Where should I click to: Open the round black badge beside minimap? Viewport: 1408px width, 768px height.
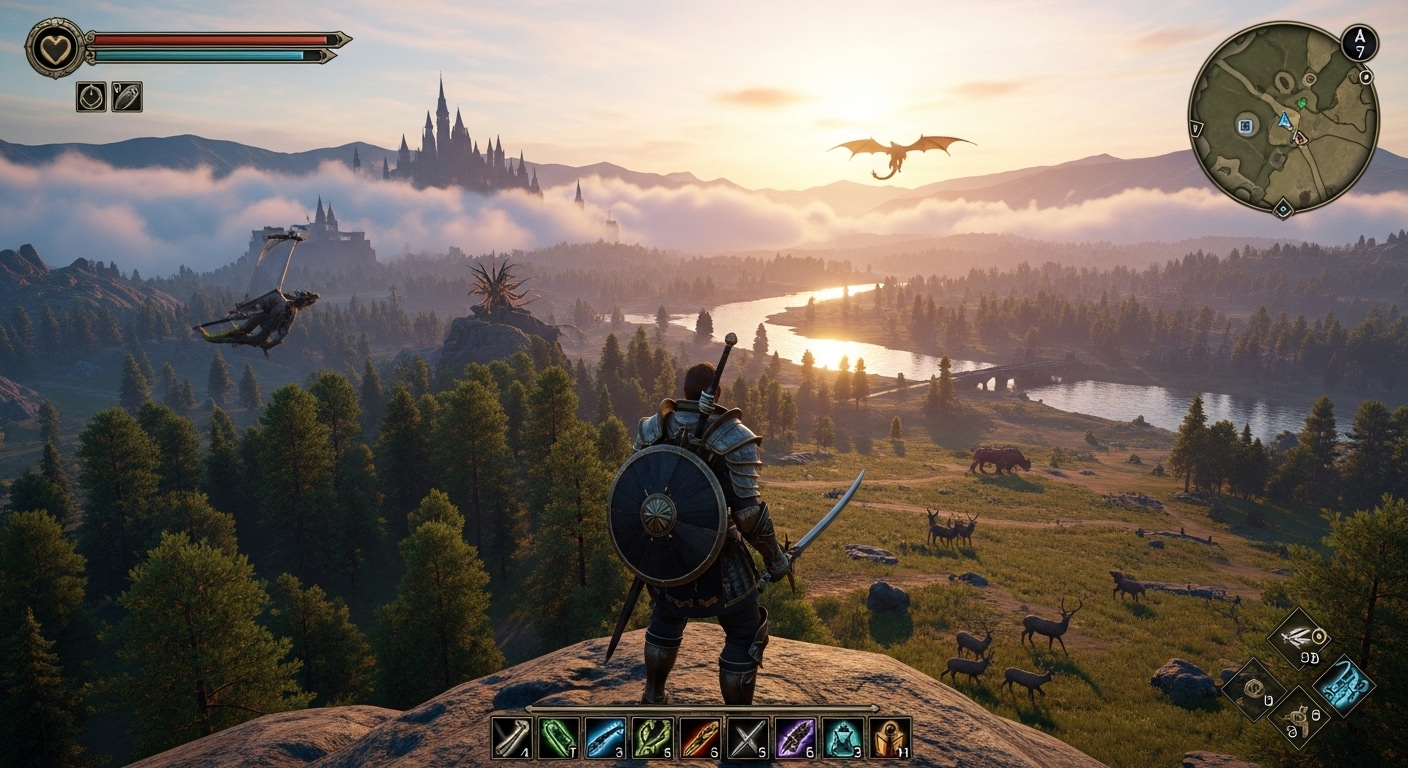(x=1359, y=43)
